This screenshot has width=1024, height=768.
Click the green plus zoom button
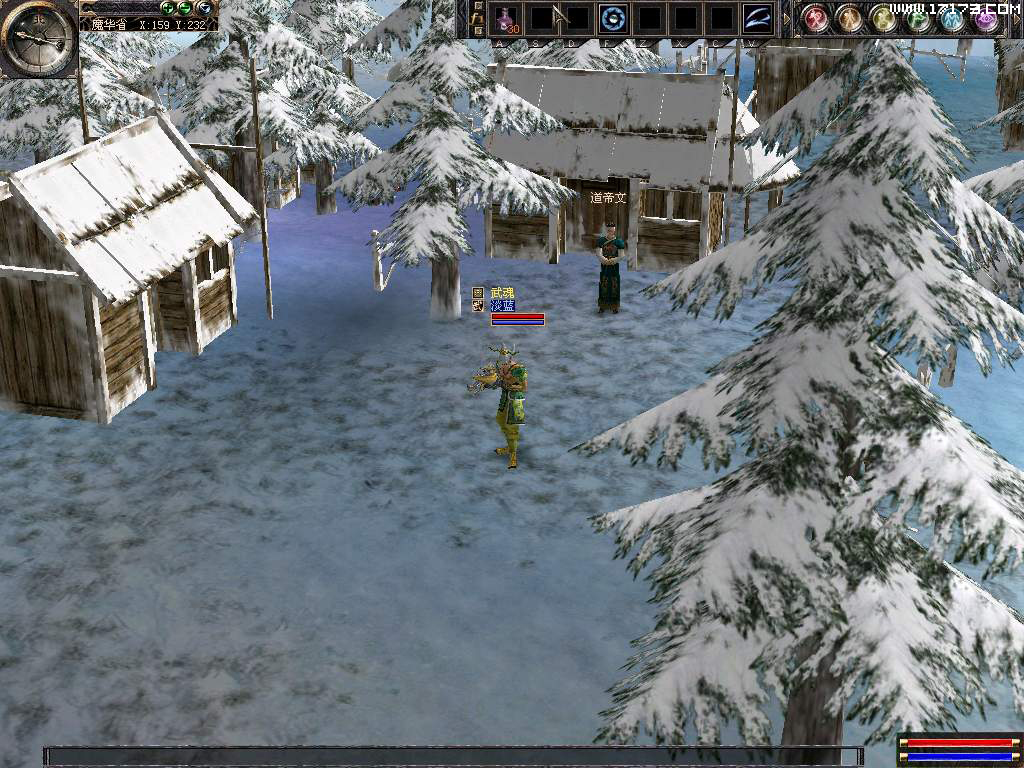(168, 8)
